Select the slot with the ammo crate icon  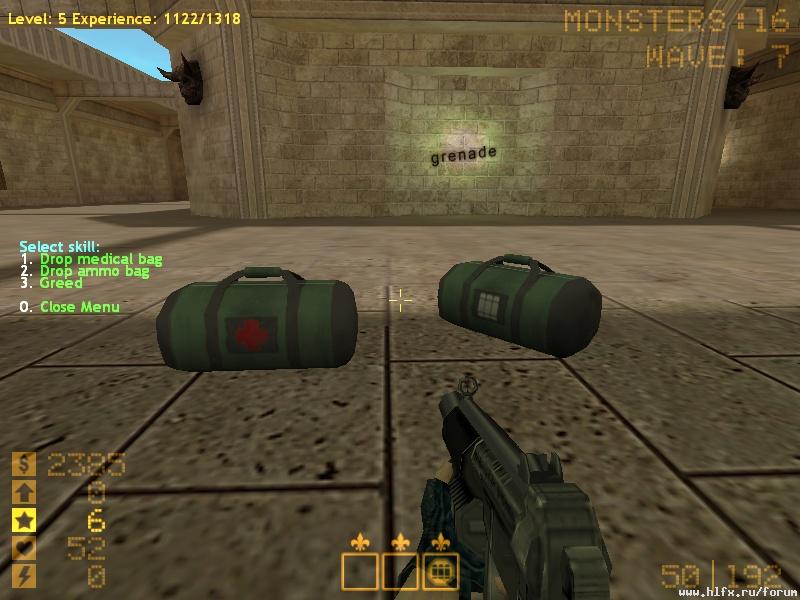pyautogui.click(x=440, y=572)
